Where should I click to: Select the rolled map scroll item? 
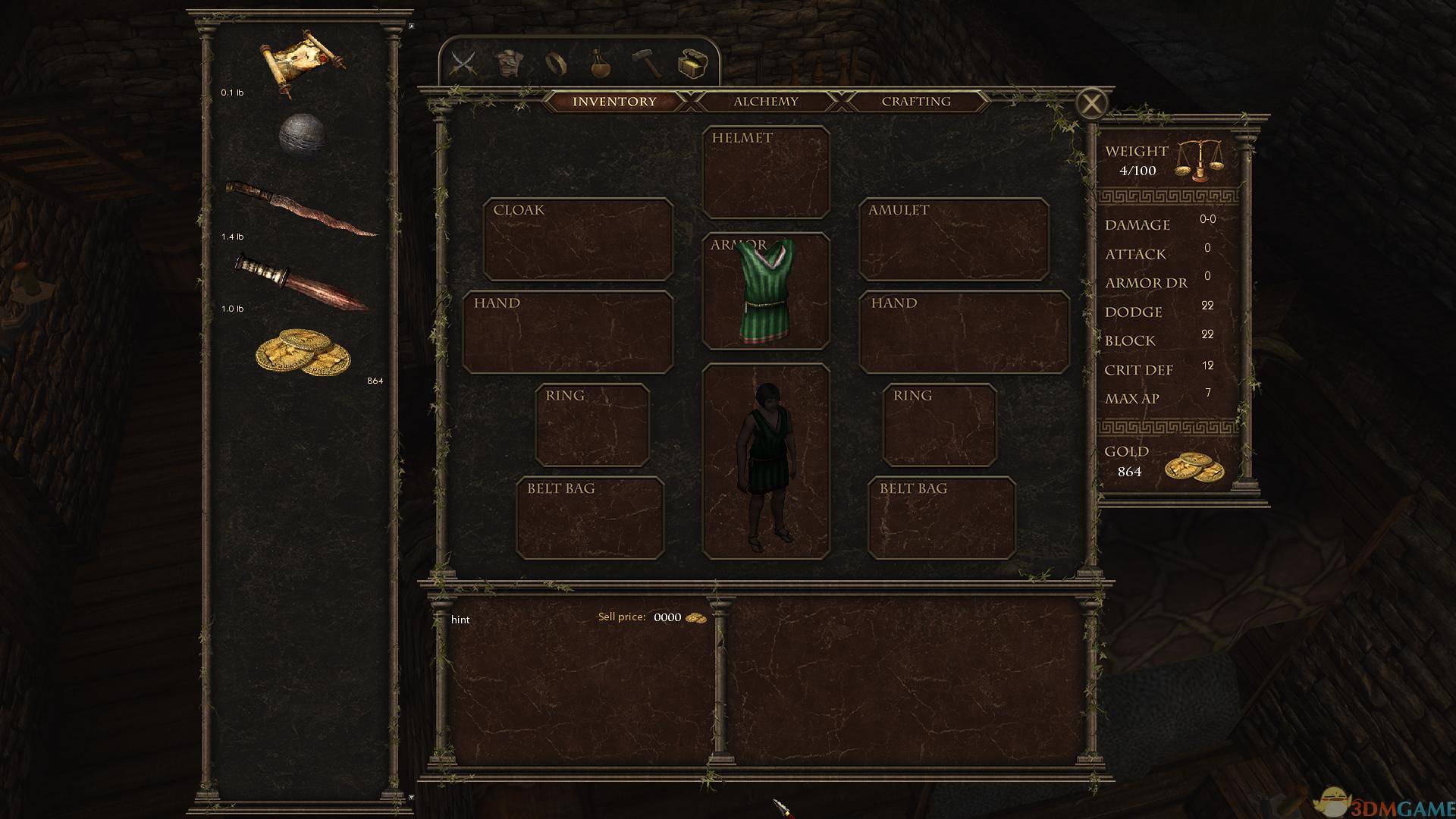coord(302,62)
